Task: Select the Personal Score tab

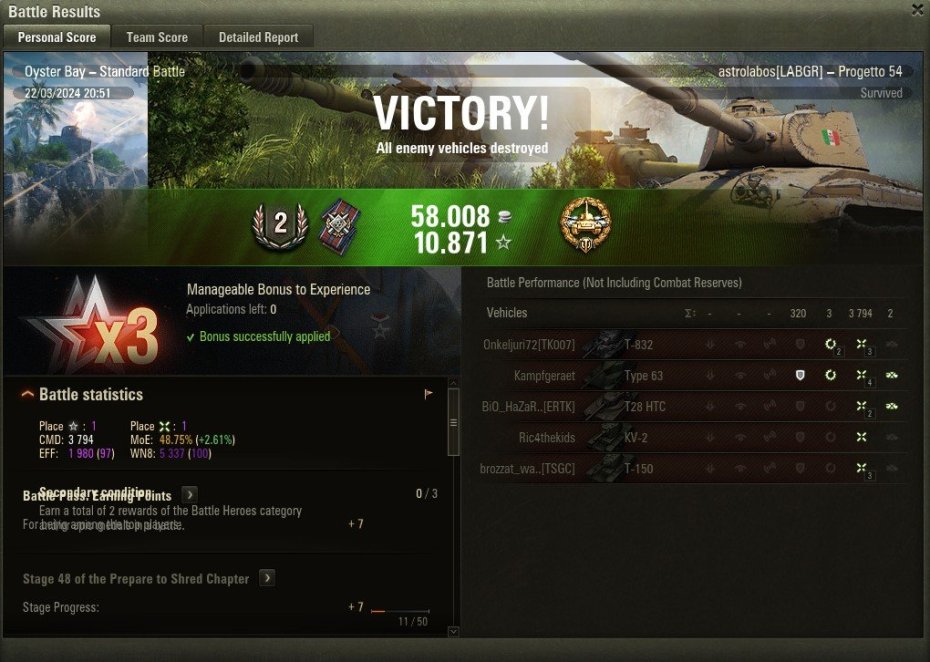Action: (57, 37)
